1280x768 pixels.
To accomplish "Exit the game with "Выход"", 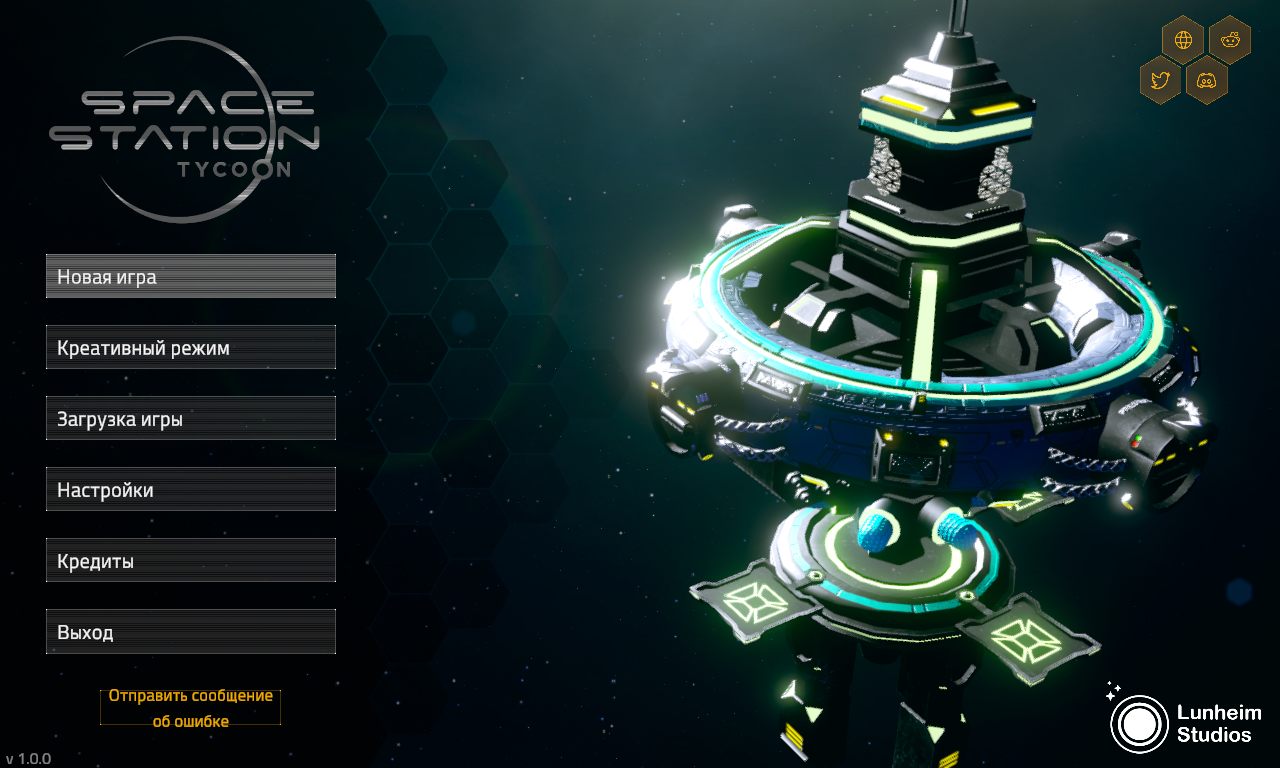I will pos(190,631).
